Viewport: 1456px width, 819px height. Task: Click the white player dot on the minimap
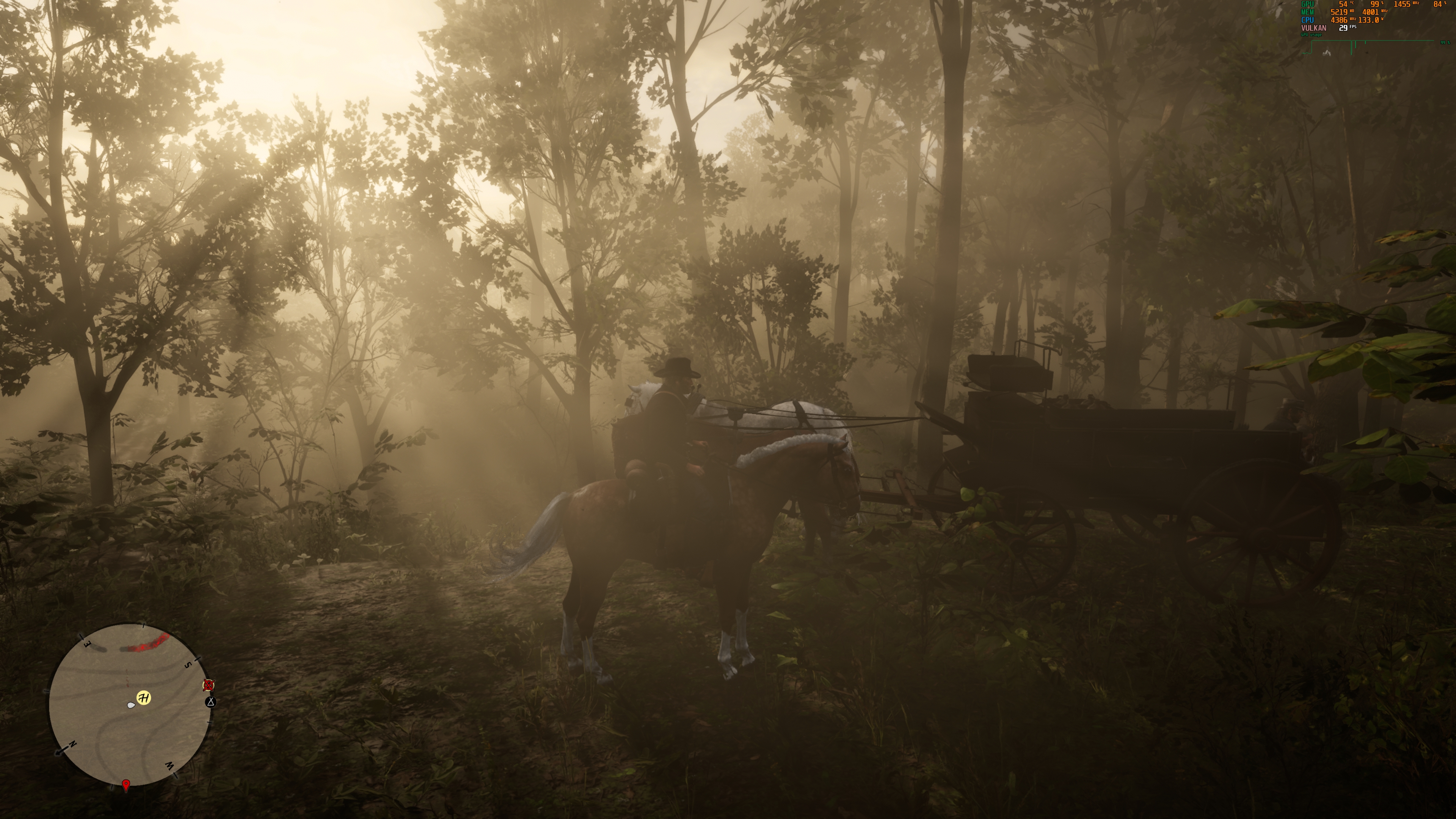[131, 705]
